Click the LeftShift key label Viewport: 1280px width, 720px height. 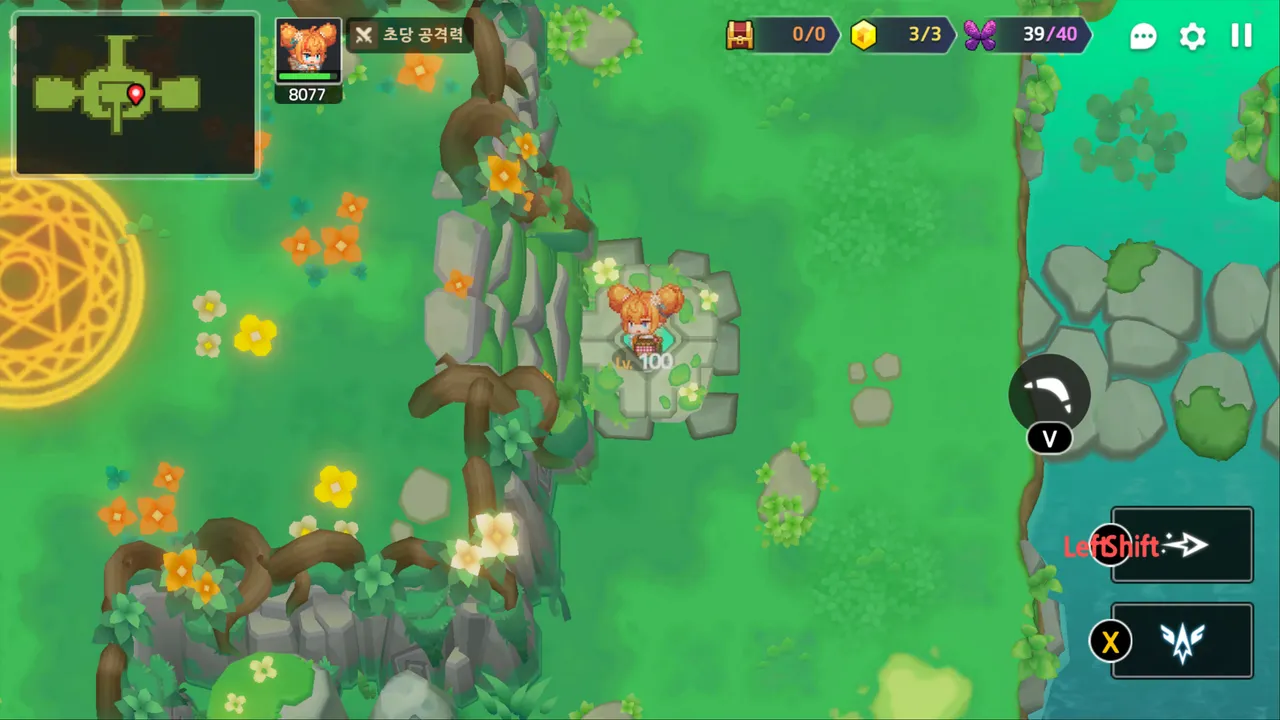point(1110,546)
